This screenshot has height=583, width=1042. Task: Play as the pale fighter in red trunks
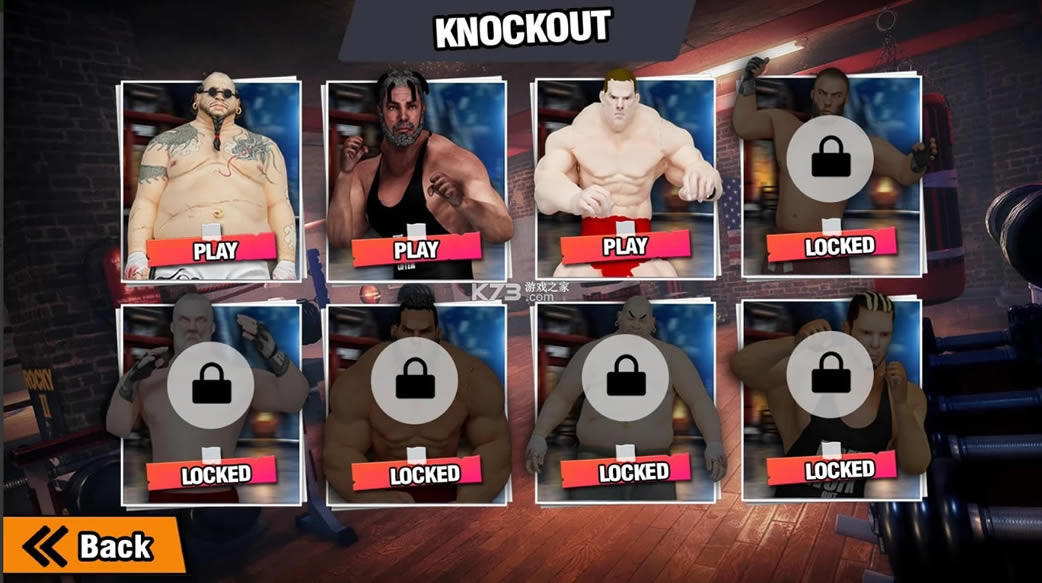point(626,246)
